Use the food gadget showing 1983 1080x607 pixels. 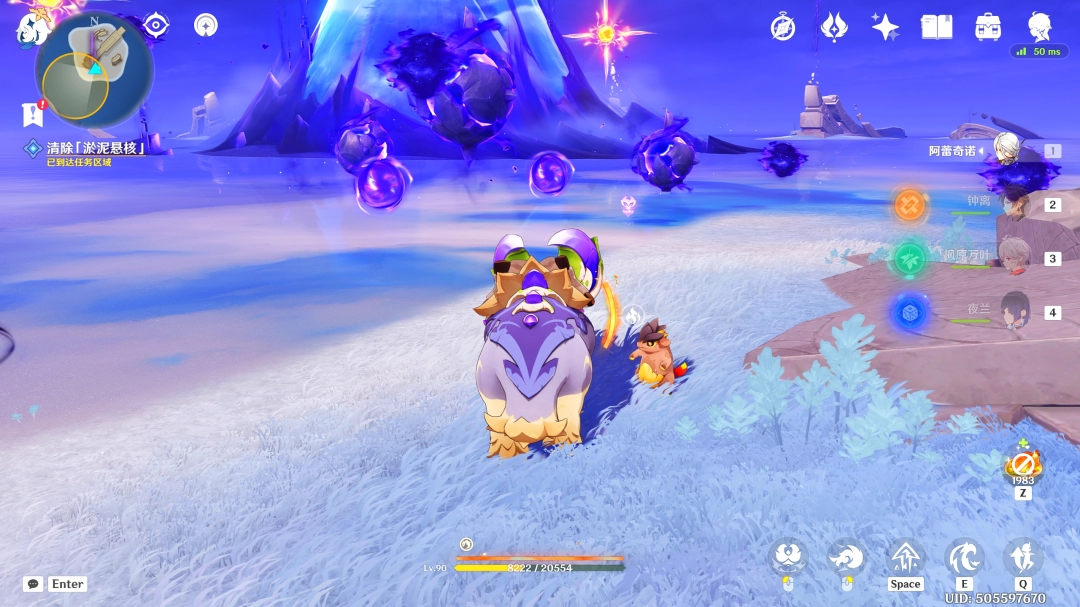click(x=1023, y=465)
